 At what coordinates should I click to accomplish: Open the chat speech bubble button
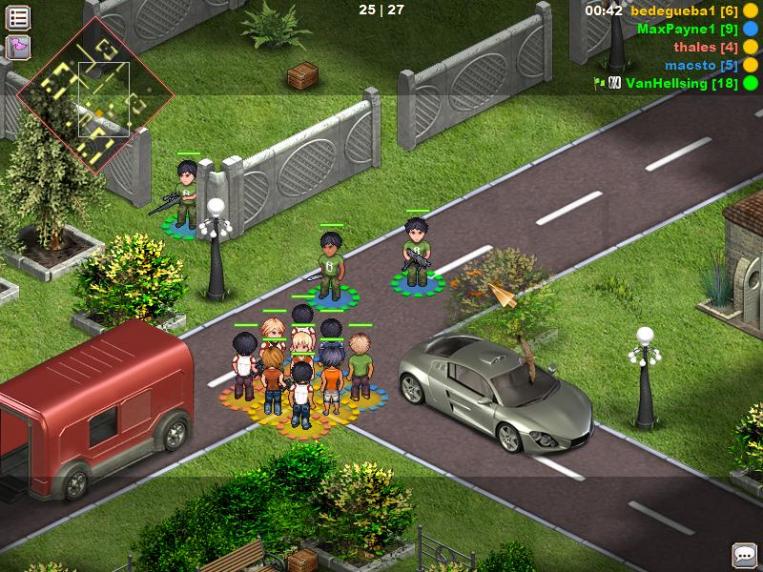click(x=744, y=555)
